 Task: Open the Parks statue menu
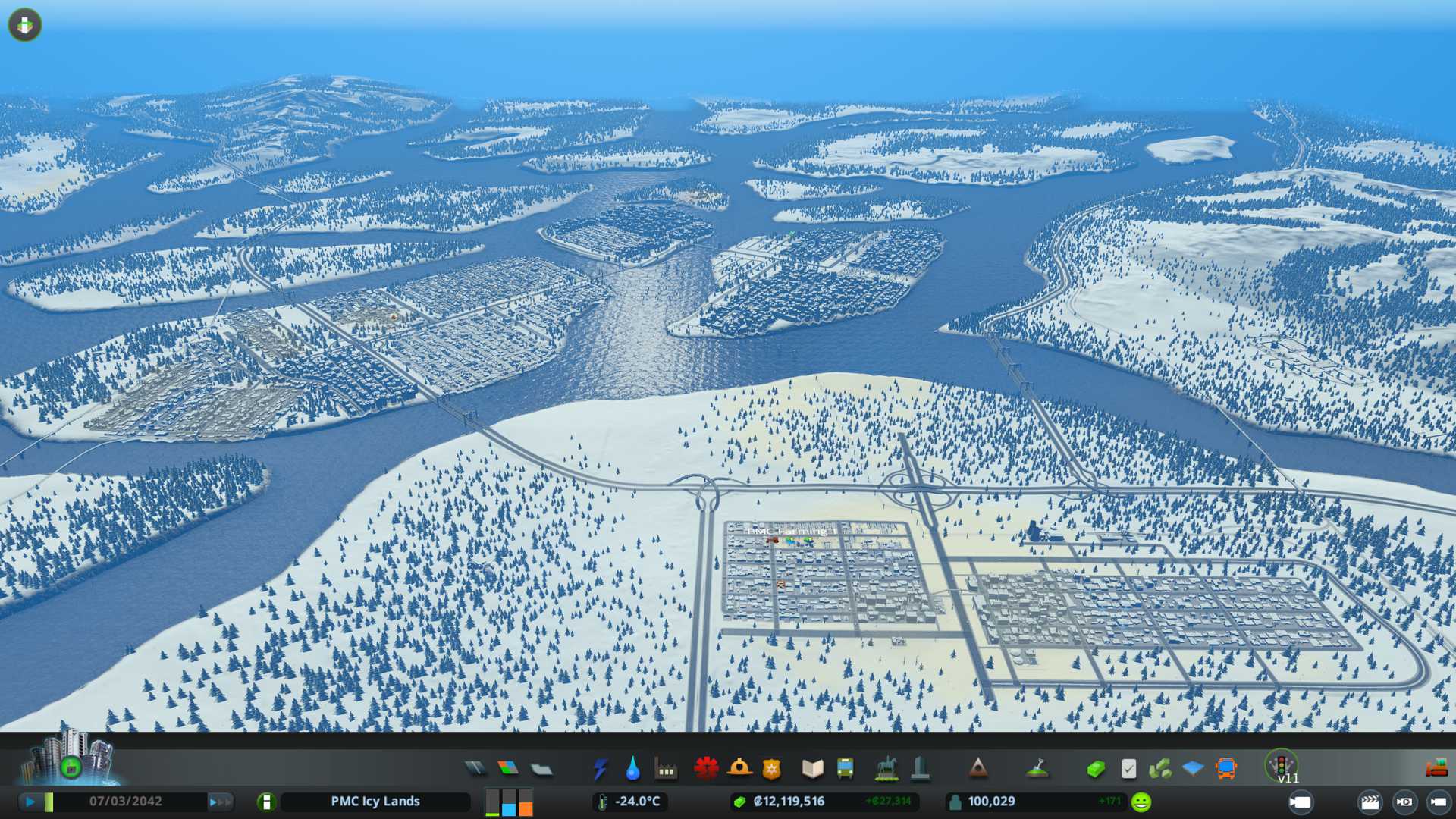(x=886, y=769)
